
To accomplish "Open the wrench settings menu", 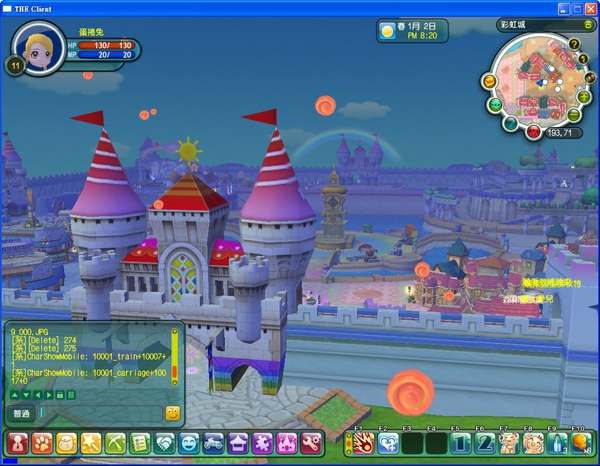I will pyautogui.click(x=312, y=441).
